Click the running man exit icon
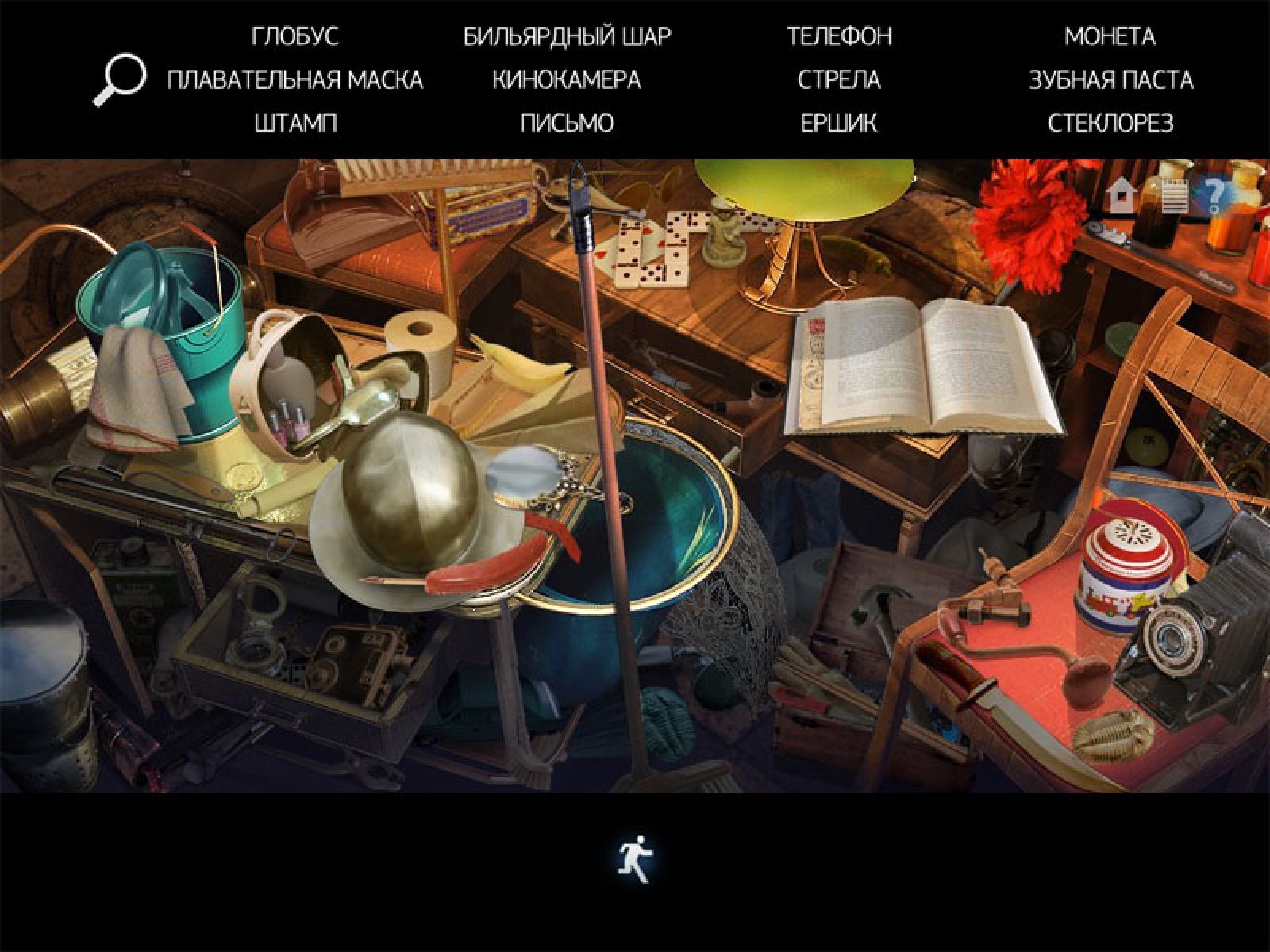1270x952 pixels. pyautogui.click(x=635, y=859)
